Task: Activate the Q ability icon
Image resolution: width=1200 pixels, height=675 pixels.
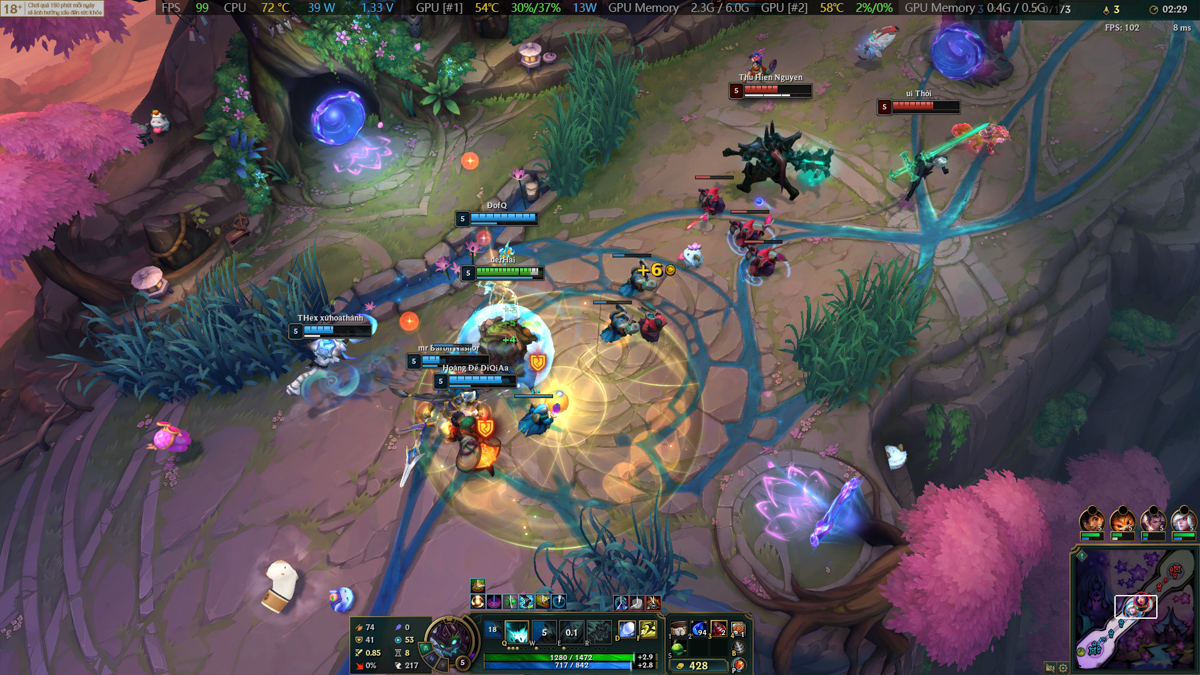Action: pyautogui.click(x=517, y=632)
